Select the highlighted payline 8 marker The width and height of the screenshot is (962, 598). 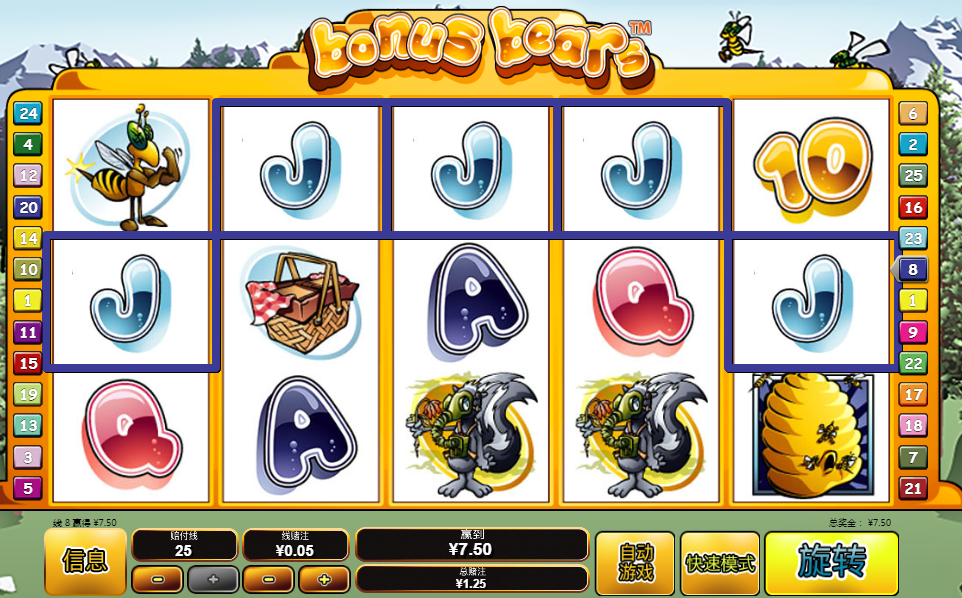click(x=912, y=269)
